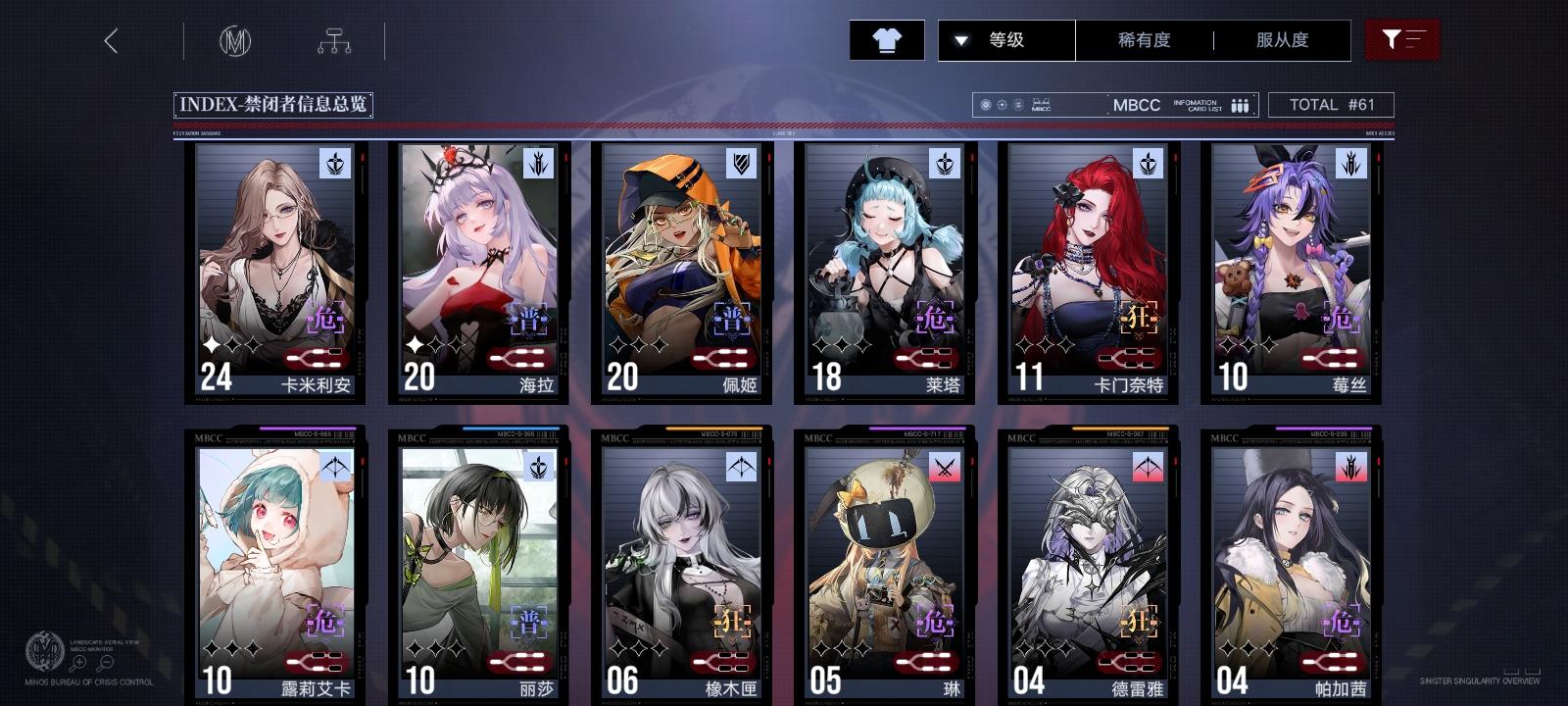The height and width of the screenshot is (706, 1568).
Task: Click the TOTAL #61 counter
Action: (1333, 104)
